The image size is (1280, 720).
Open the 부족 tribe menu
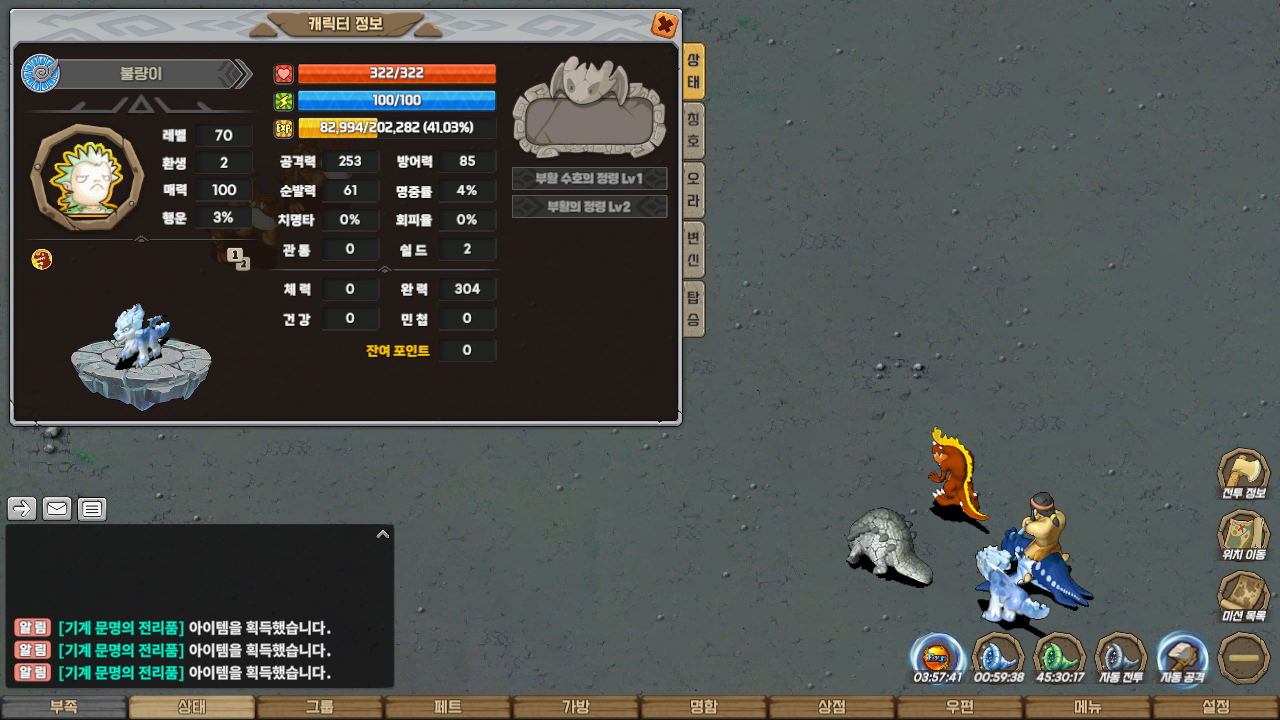point(63,707)
